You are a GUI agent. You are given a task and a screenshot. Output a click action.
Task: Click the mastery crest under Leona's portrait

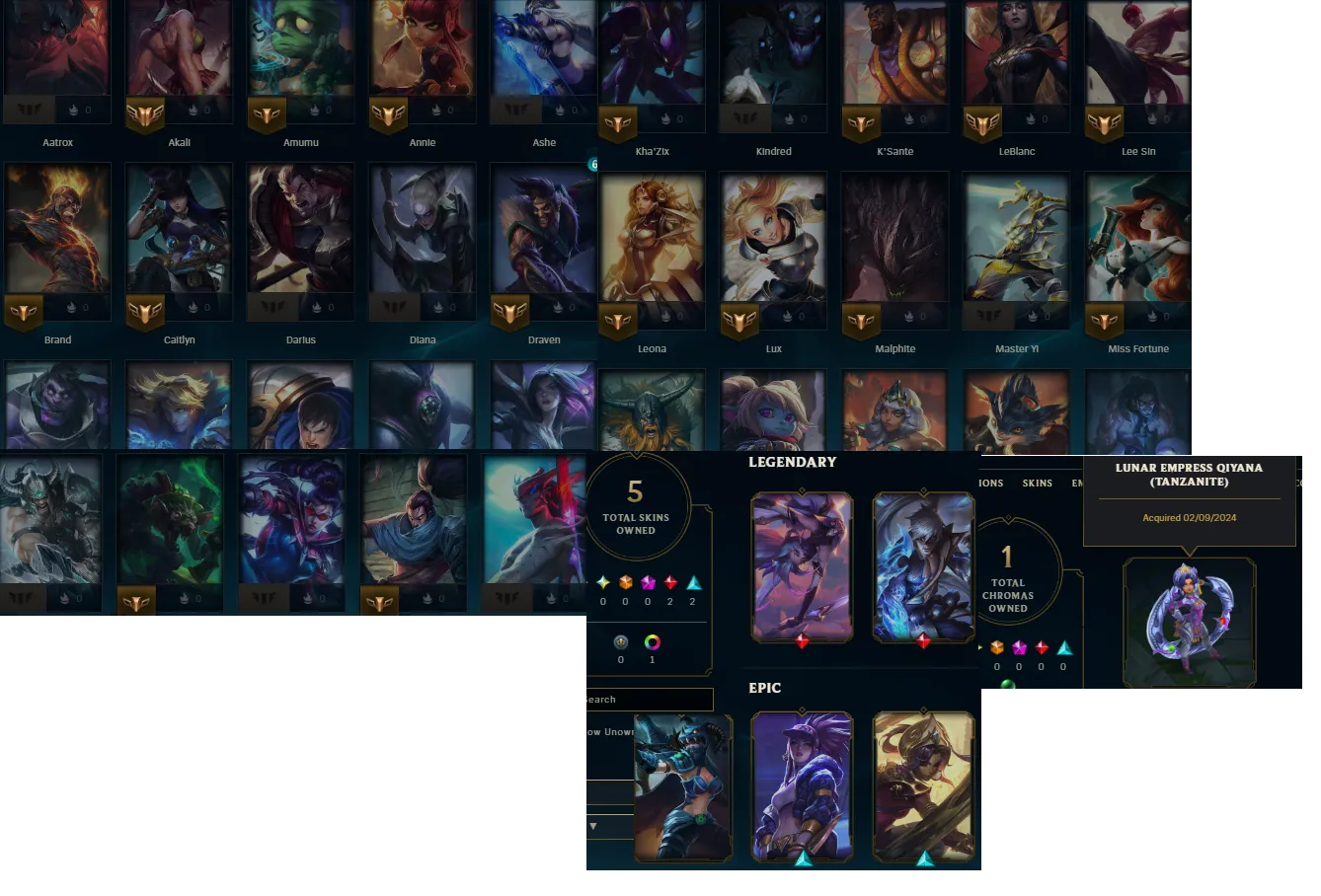coord(617,321)
